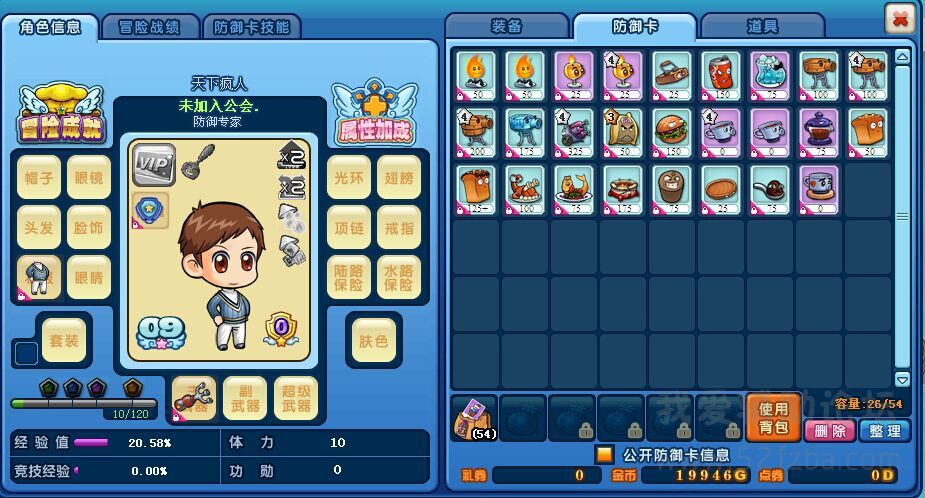Choose the 翅膀 equipment slot
The width and height of the screenshot is (925, 498).
coord(399,177)
